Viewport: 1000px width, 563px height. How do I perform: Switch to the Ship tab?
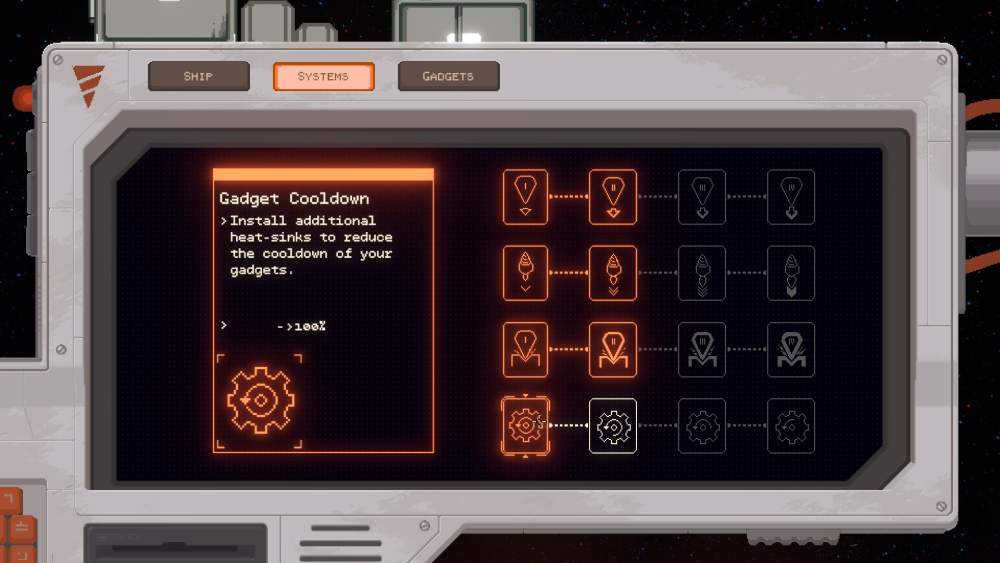[x=198, y=76]
